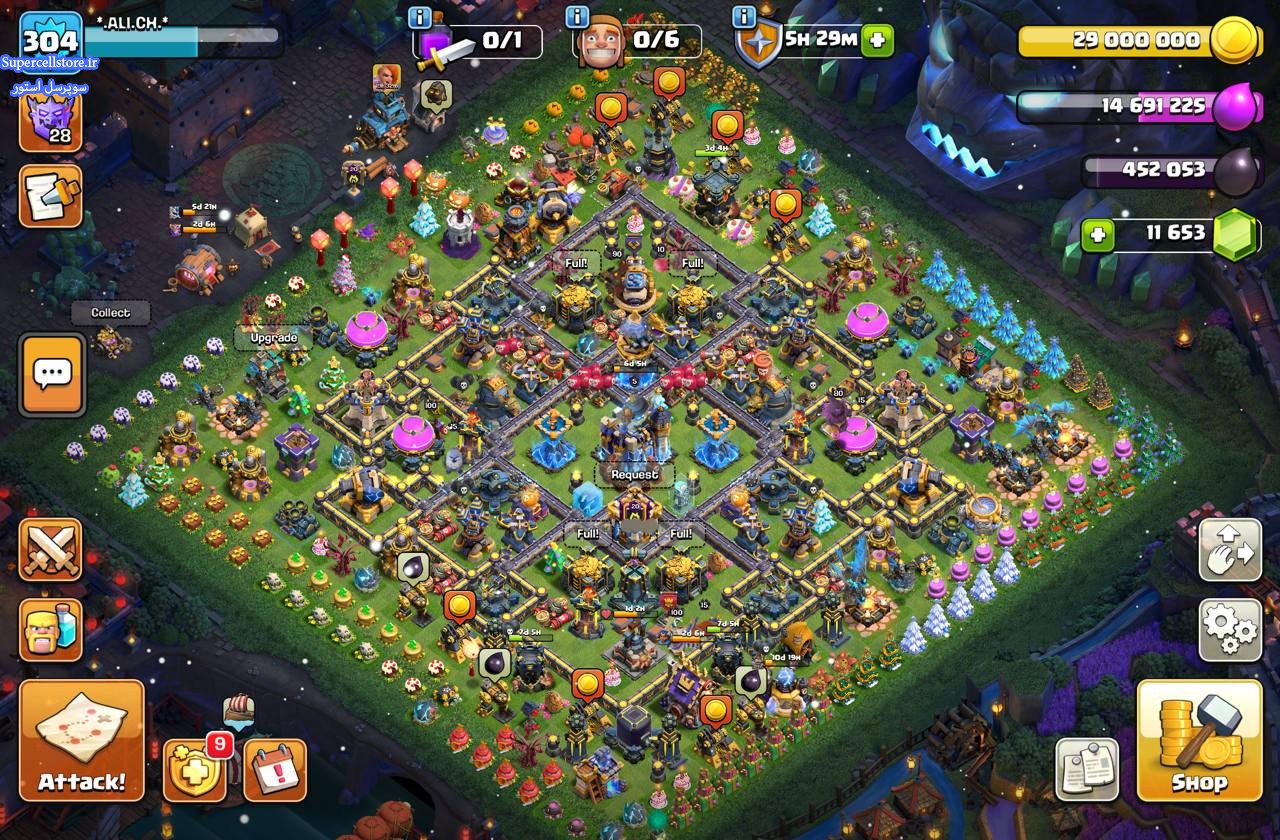The height and width of the screenshot is (840, 1280).
Task: Tap the Collect bubble
Action: [110, 312]
